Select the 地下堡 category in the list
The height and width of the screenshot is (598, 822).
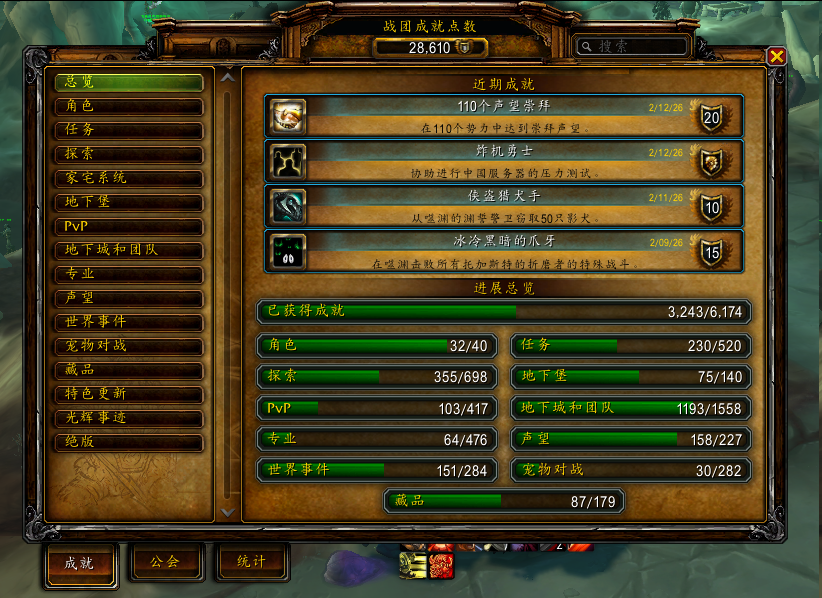point(129,202)
